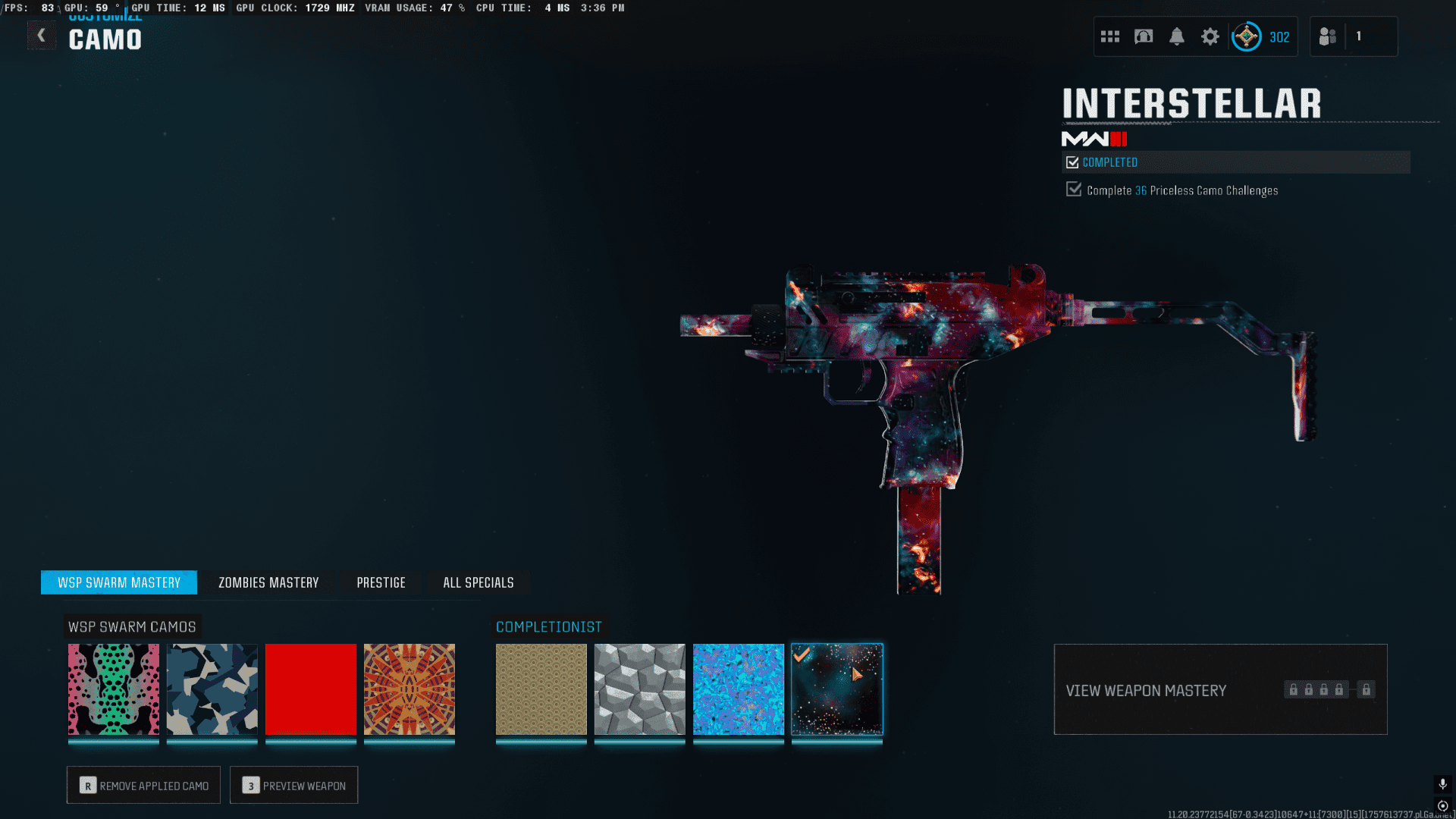Open View Weapon Mastery panel
This screenshot has width=1456, height=819.
[x=1220, y=689]
